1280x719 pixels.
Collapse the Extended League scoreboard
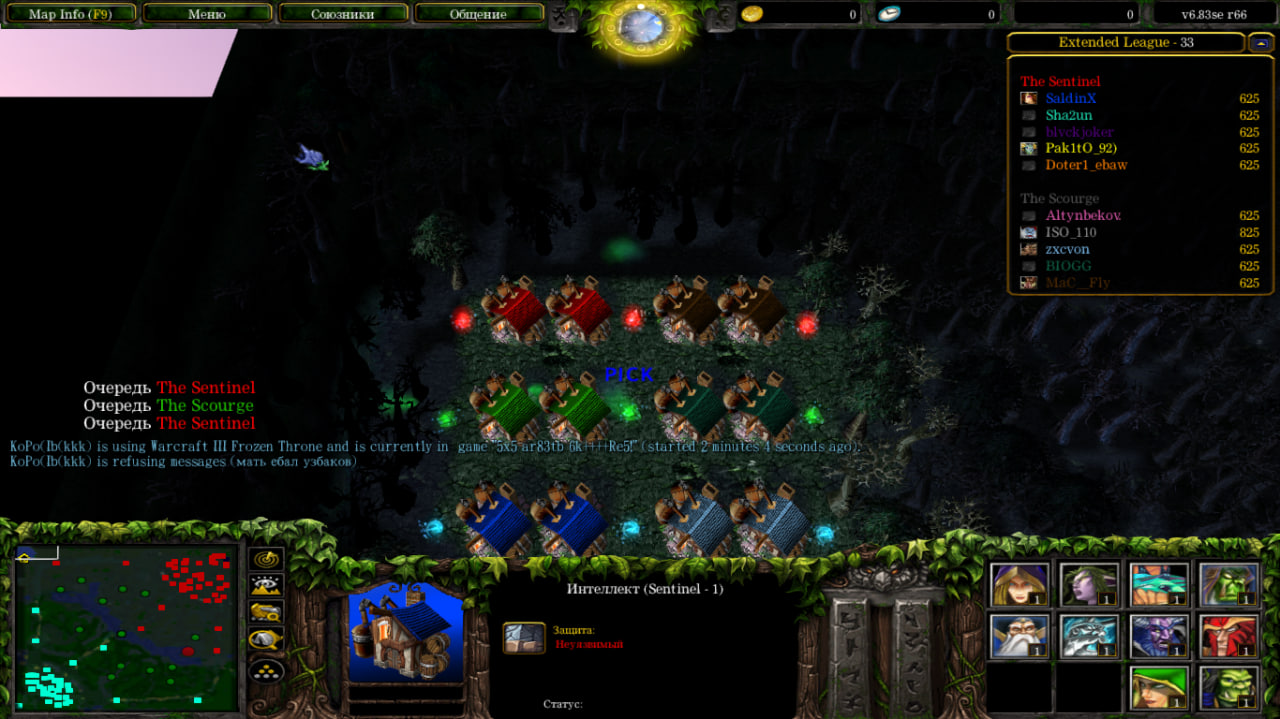[1260, 42]
